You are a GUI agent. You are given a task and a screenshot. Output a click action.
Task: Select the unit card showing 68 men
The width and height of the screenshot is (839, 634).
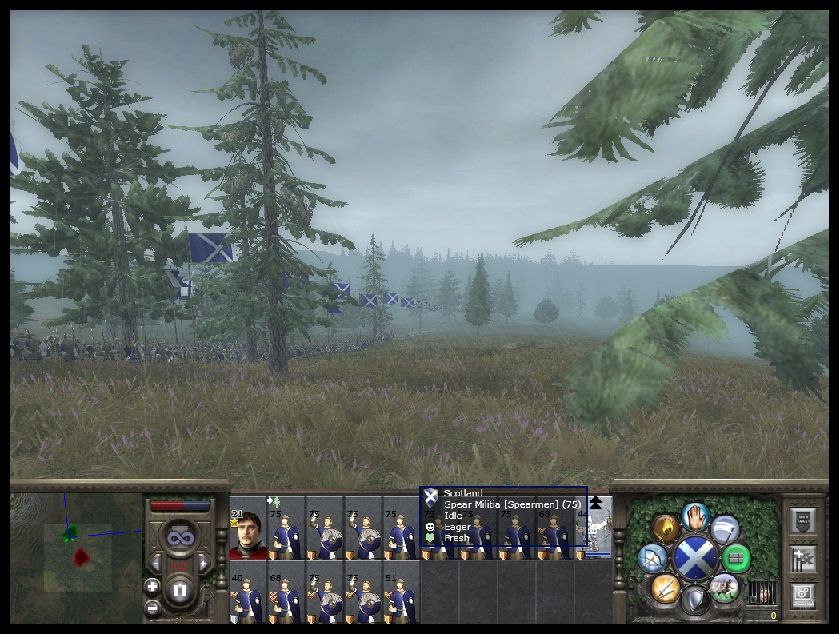point(286,596)
